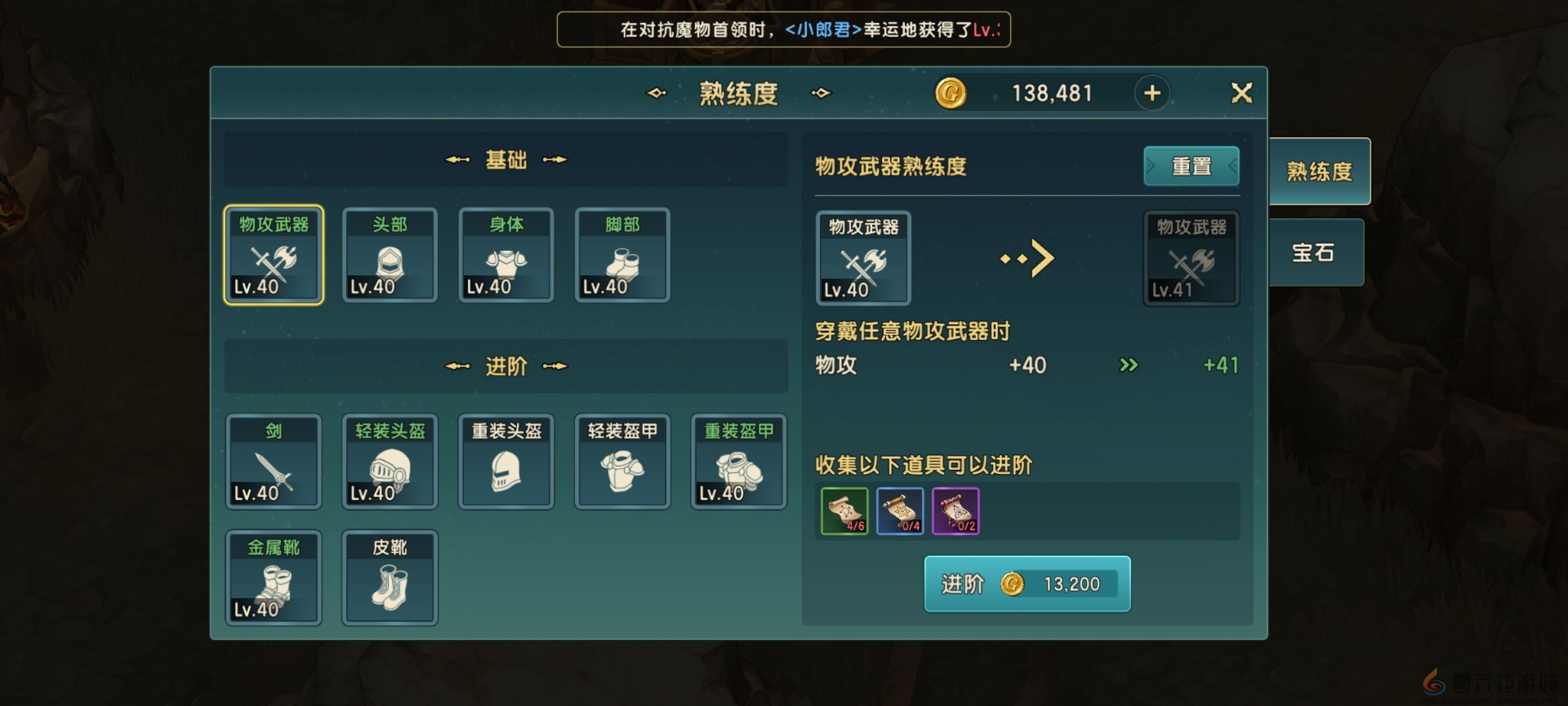
Task: Expand the green scroll material details
Action: (844, 512)
